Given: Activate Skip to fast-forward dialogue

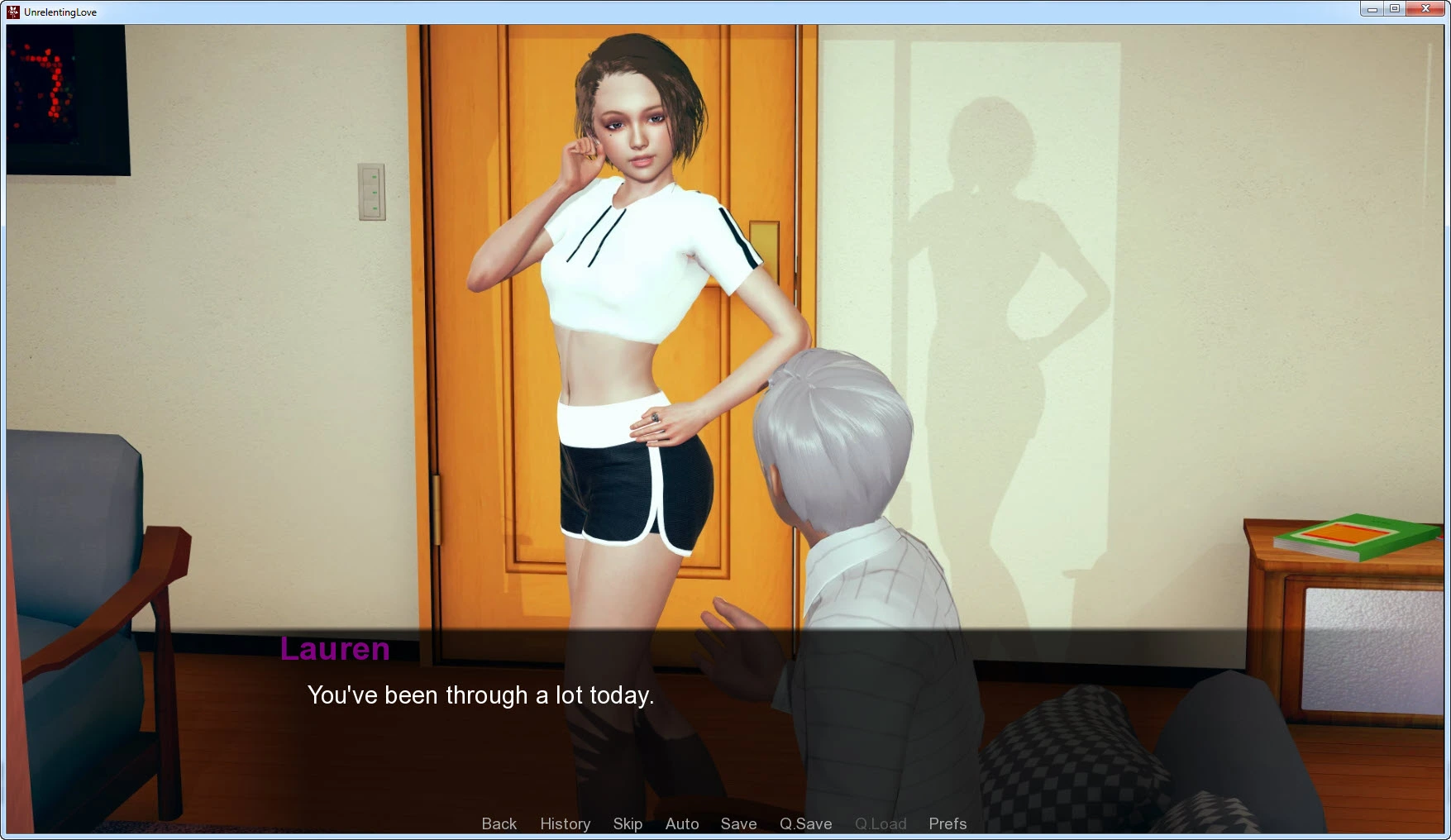Looking at the screenshot, I should tap(628, 823).
